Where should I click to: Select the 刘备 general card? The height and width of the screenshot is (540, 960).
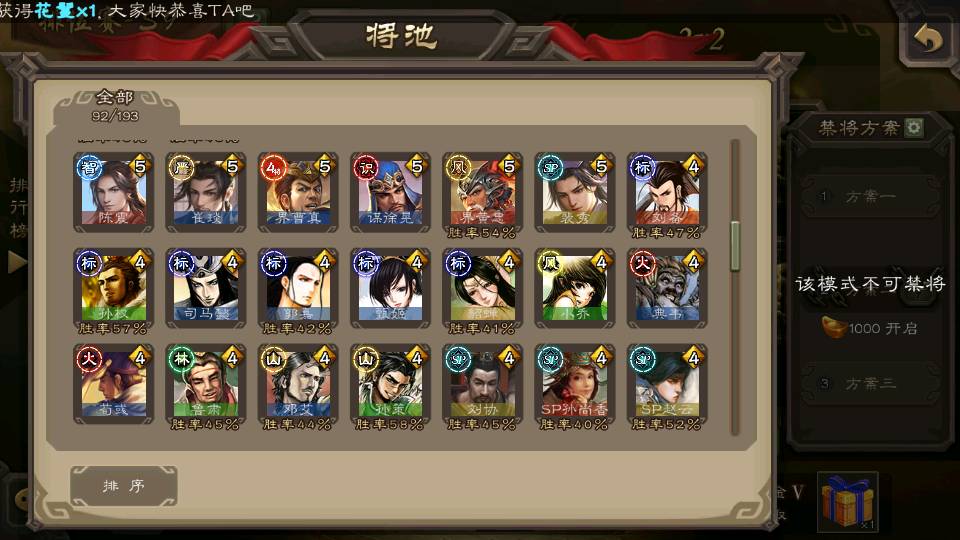click(666, 191)
